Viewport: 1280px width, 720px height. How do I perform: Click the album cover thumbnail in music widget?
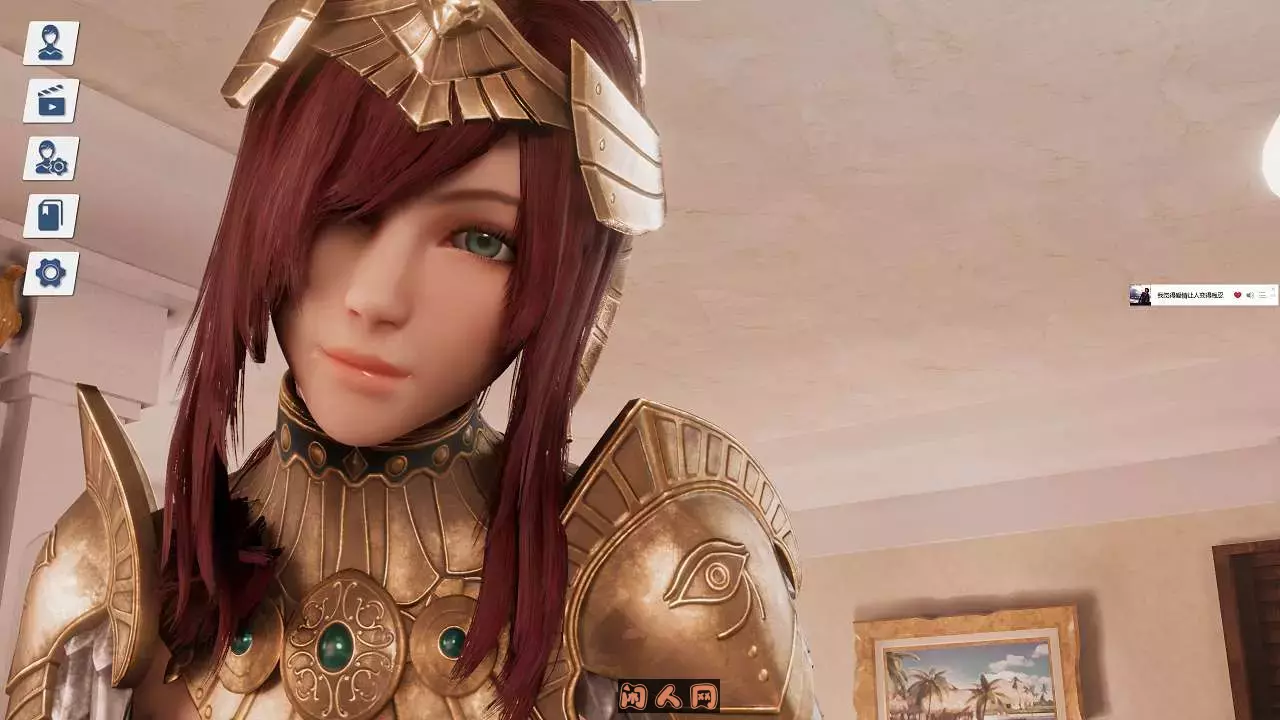[x=1140, y=294]
